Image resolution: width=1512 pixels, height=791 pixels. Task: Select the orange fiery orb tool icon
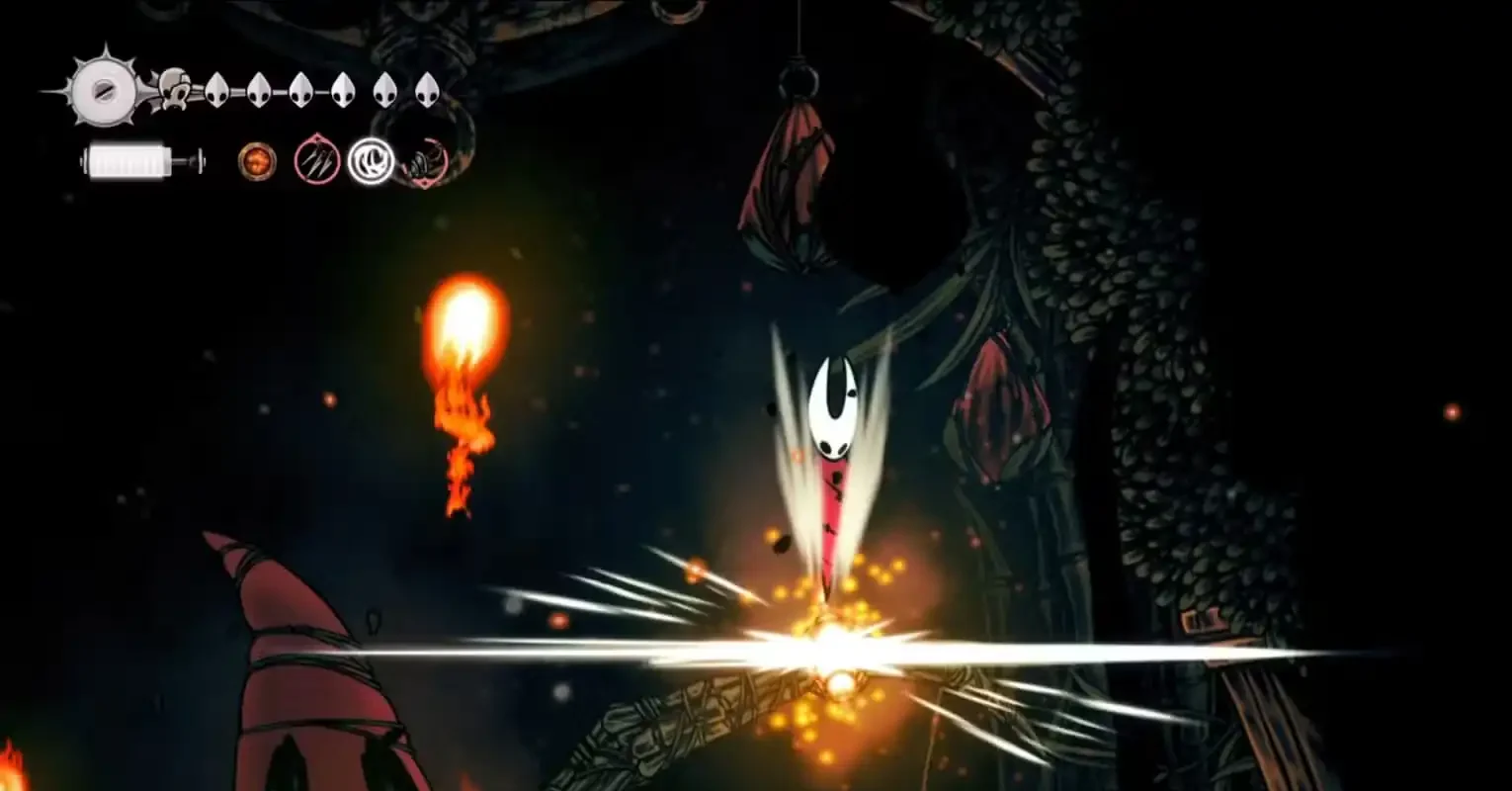pyautogui.click(x=257, y=160)
